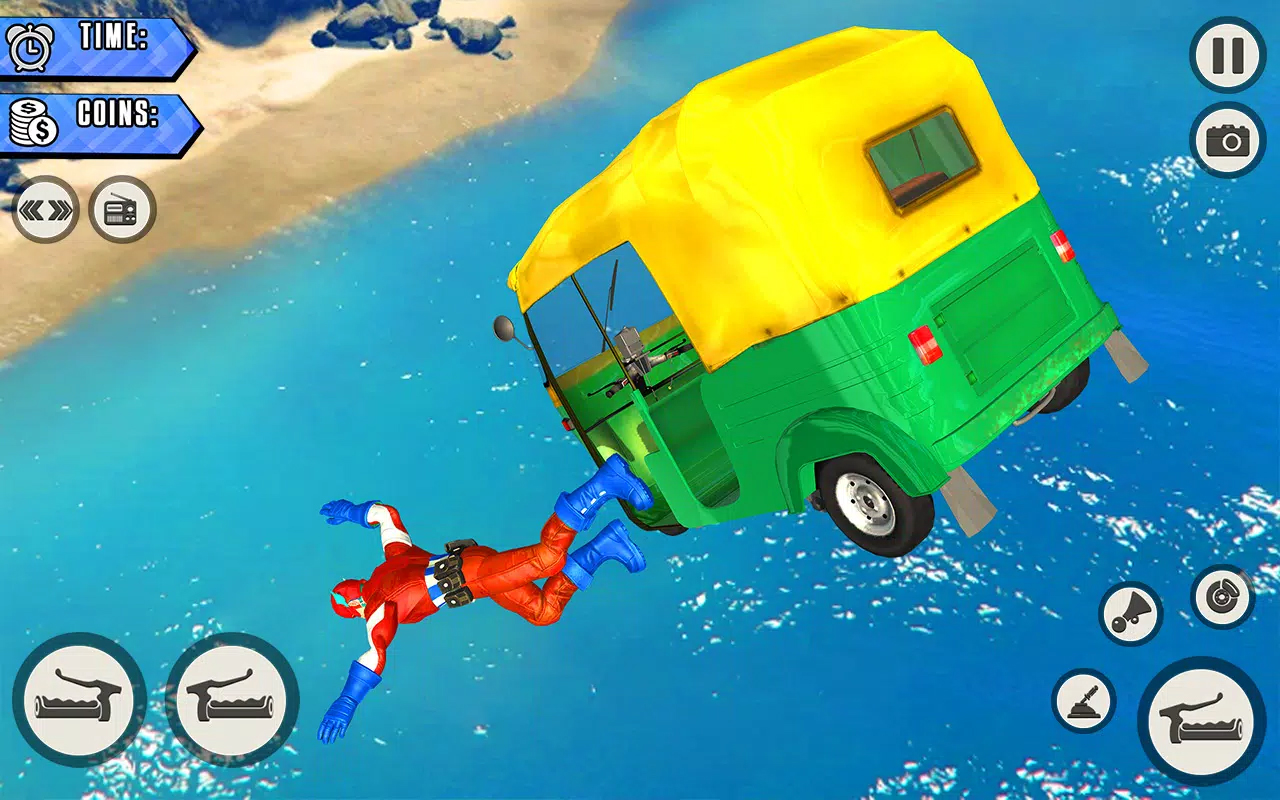Open the radio music player icon

point(120,208)
